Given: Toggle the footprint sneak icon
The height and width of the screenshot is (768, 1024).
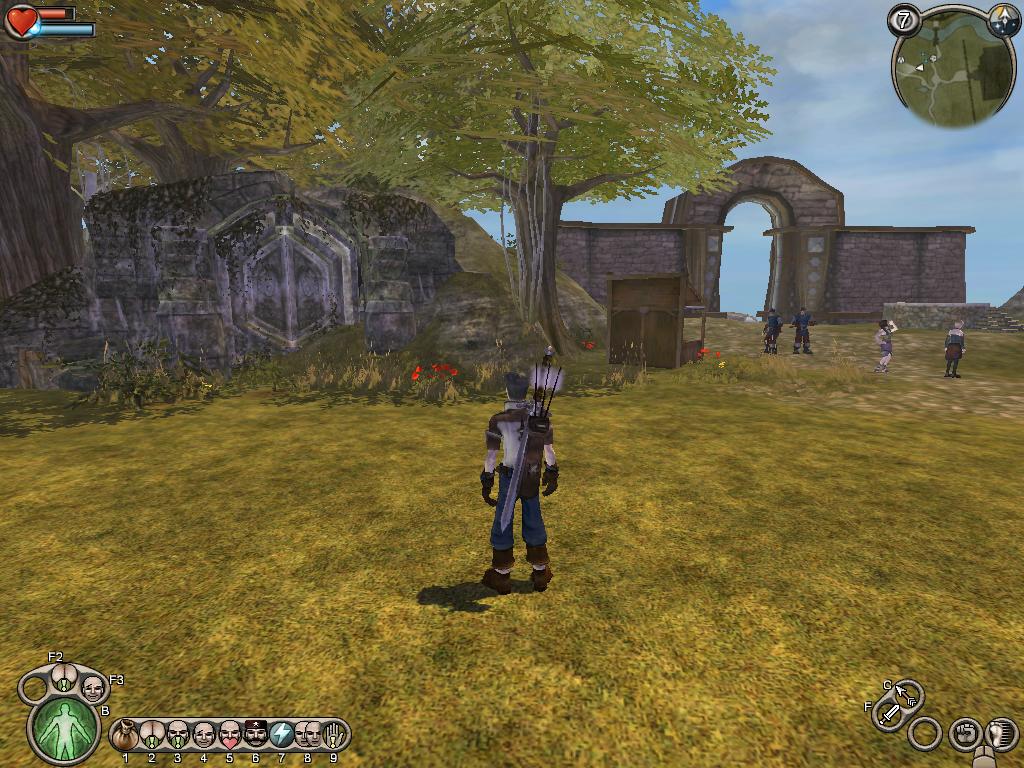Looking at the screenshot, I should [1001, 733].
